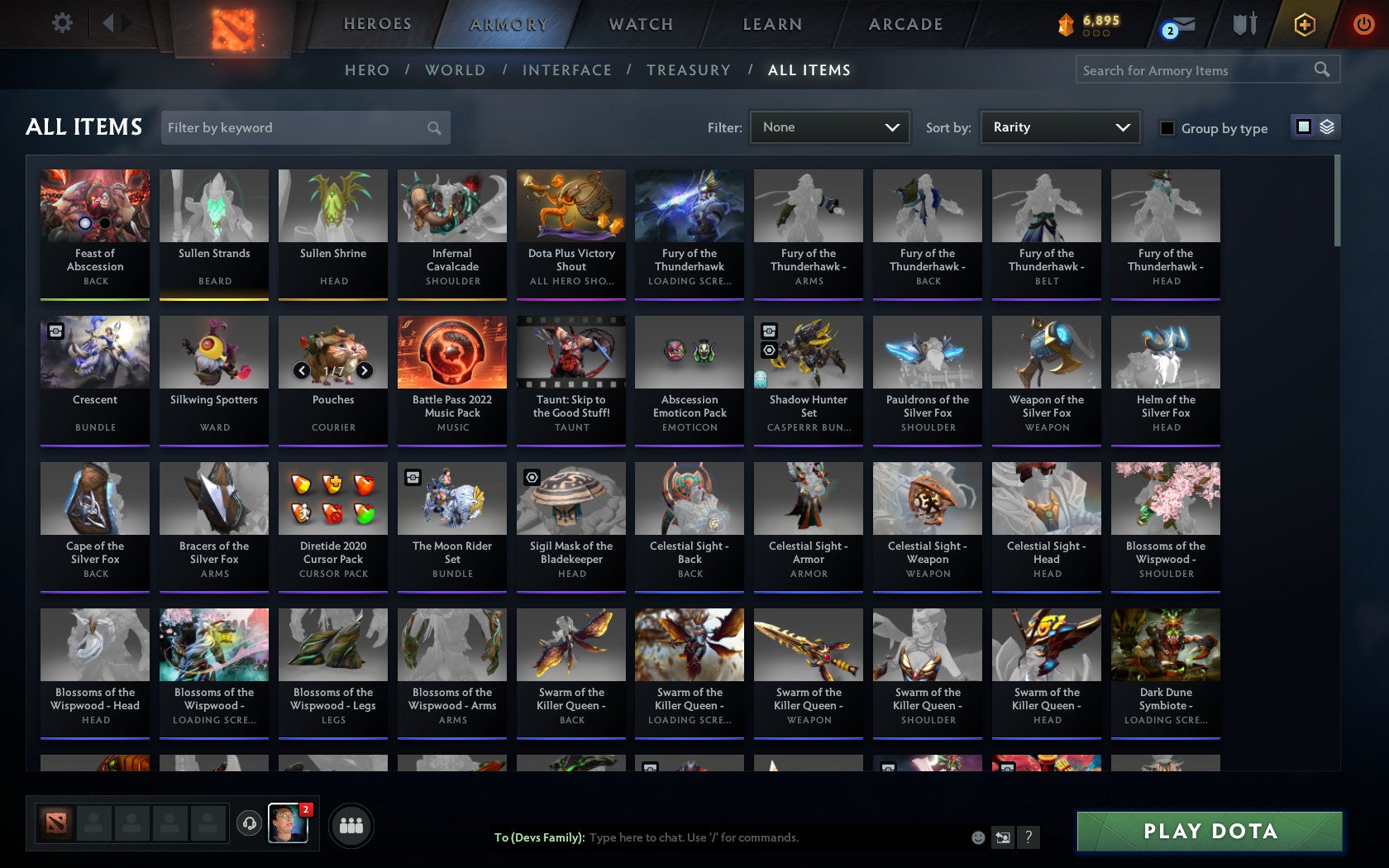Open the Sort by Rarity dropdown
Screen dimensions: 1389x868
tap(1059, 127)
